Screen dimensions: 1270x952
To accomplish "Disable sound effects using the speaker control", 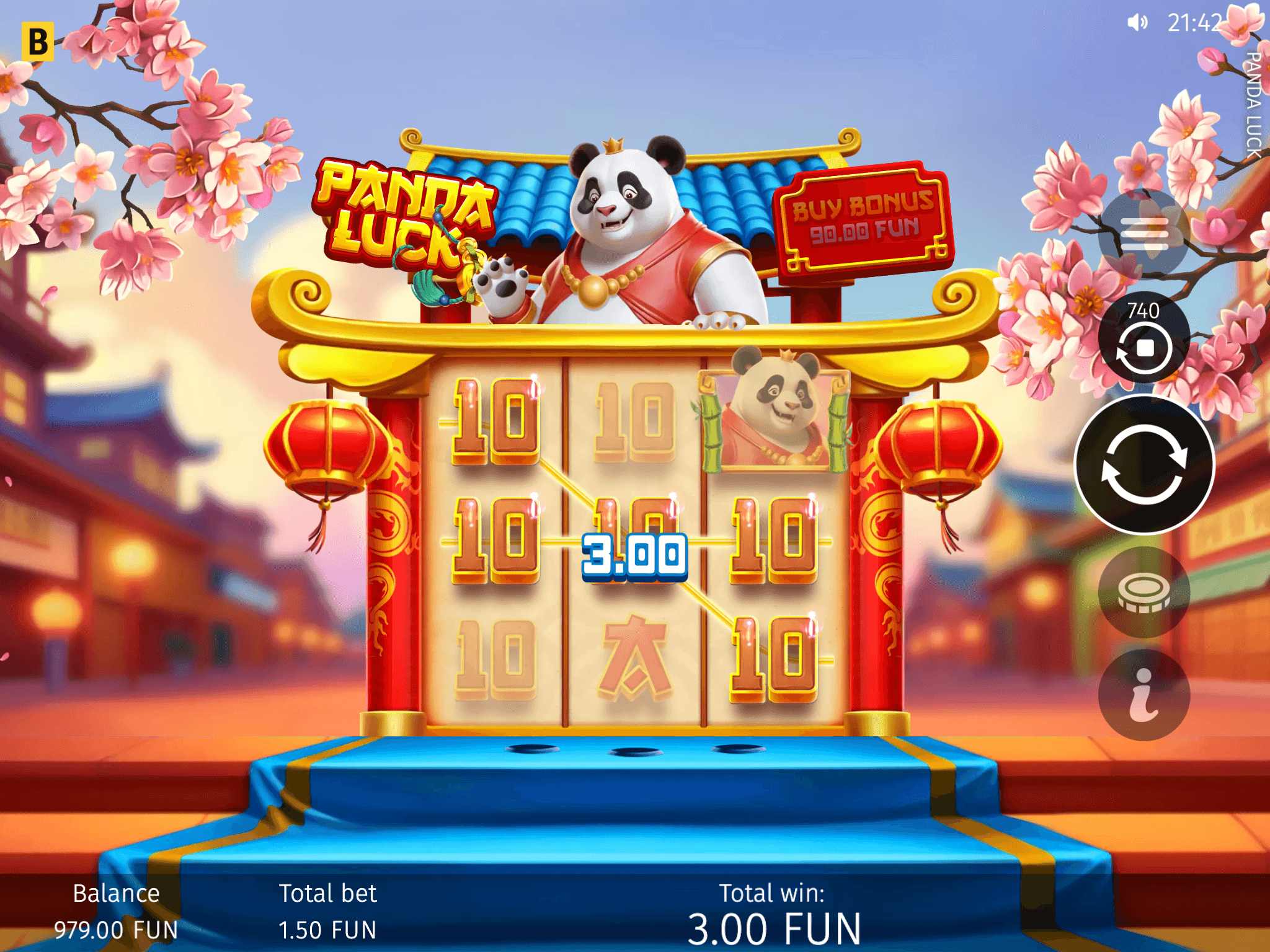I will click(x=1138, y=22).
